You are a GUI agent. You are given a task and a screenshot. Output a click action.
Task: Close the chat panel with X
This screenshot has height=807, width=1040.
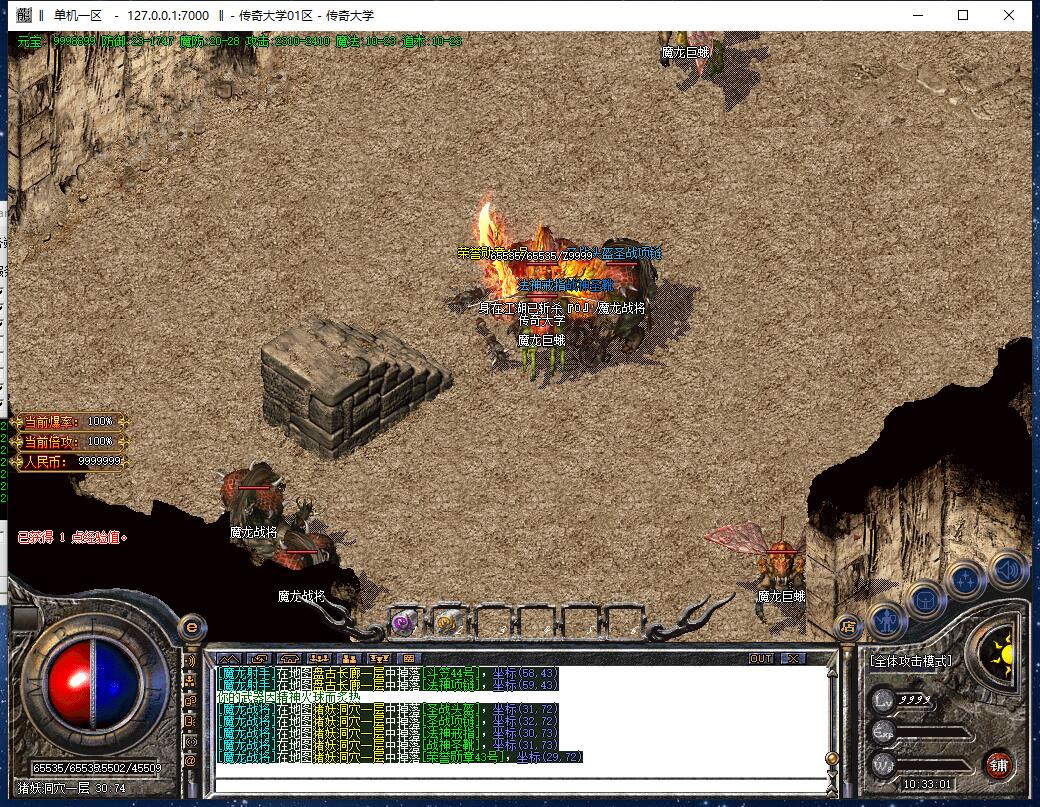[x=792, y=658]
